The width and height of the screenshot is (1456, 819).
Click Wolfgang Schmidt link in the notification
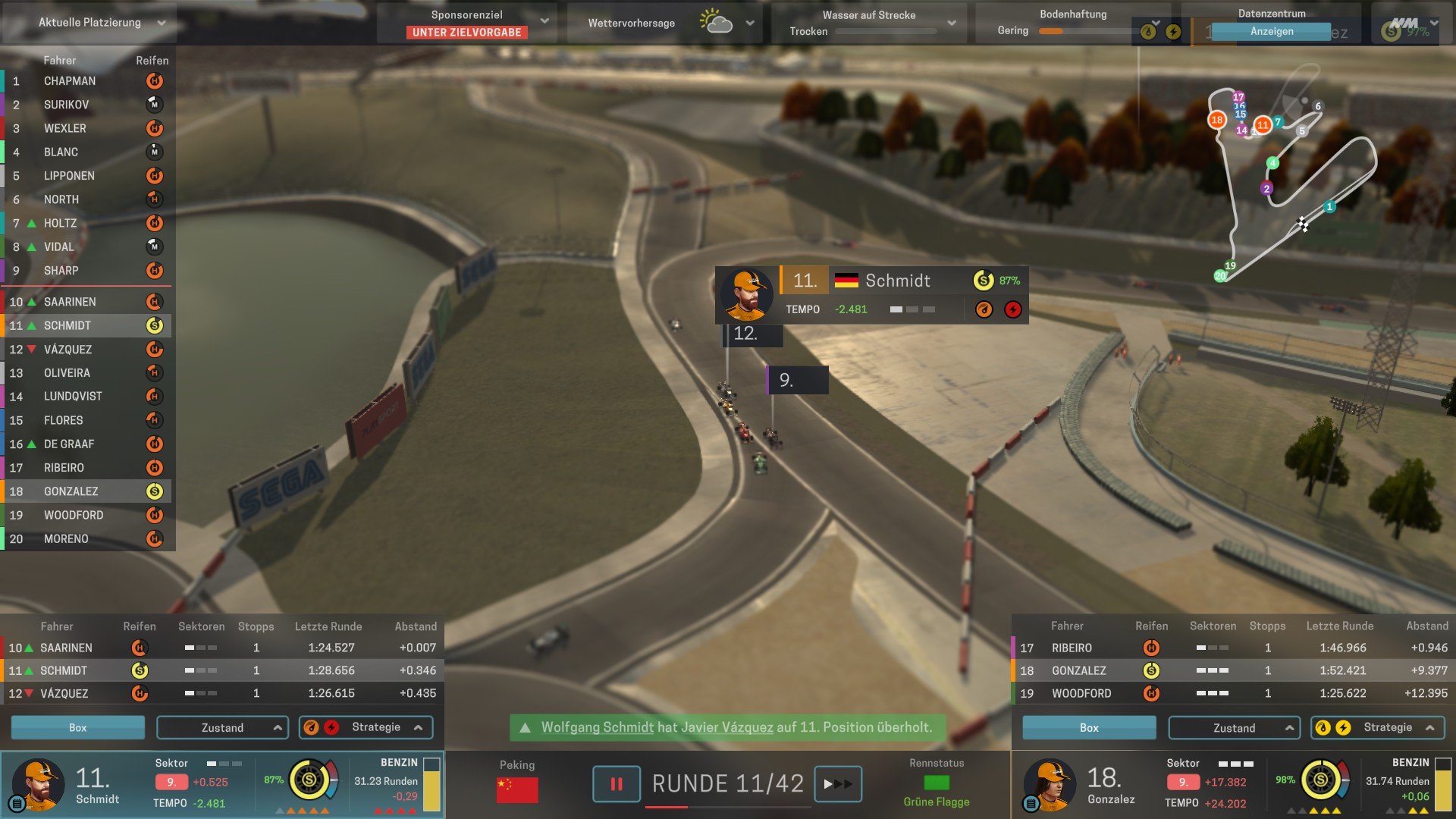(597, 727)
